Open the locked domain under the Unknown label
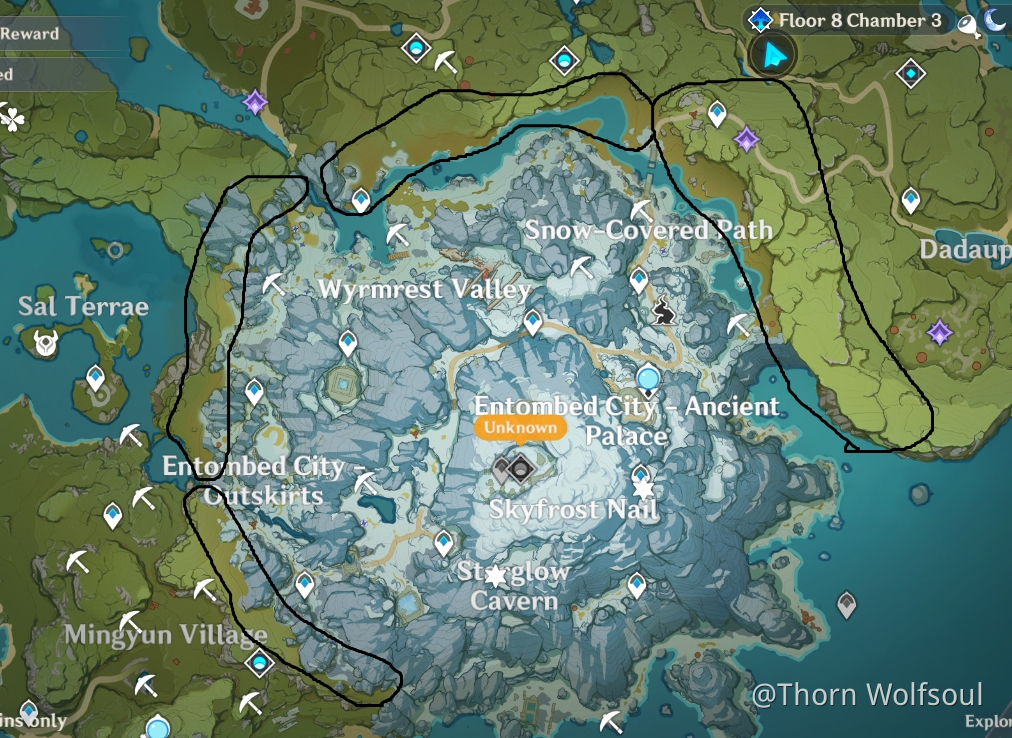1012x738 pixels. coord(519,467)
